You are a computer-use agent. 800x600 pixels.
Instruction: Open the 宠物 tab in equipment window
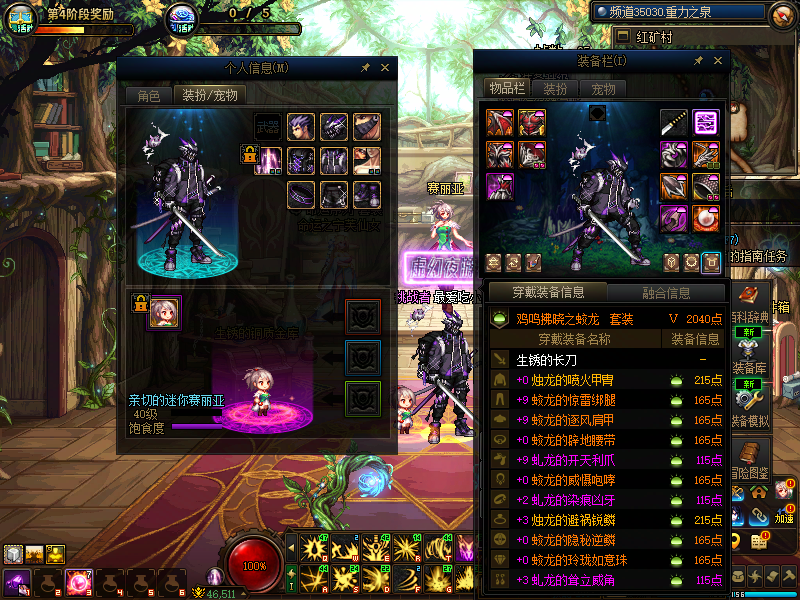click(603, 89)
